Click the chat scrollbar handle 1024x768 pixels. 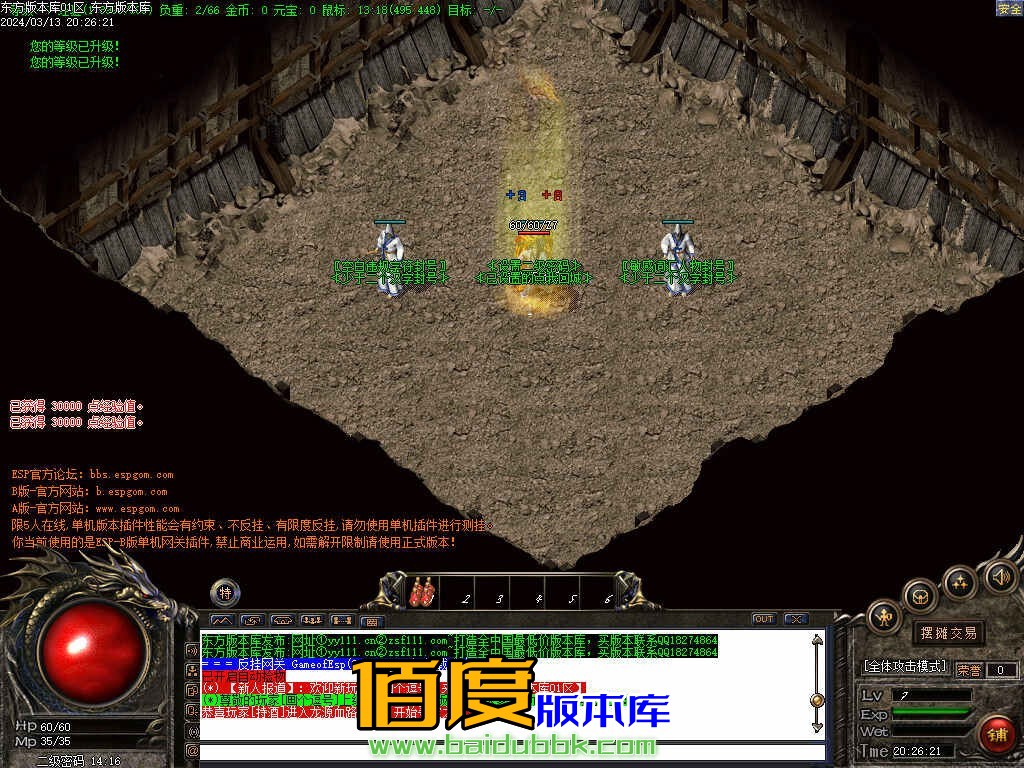click(817, 700)
